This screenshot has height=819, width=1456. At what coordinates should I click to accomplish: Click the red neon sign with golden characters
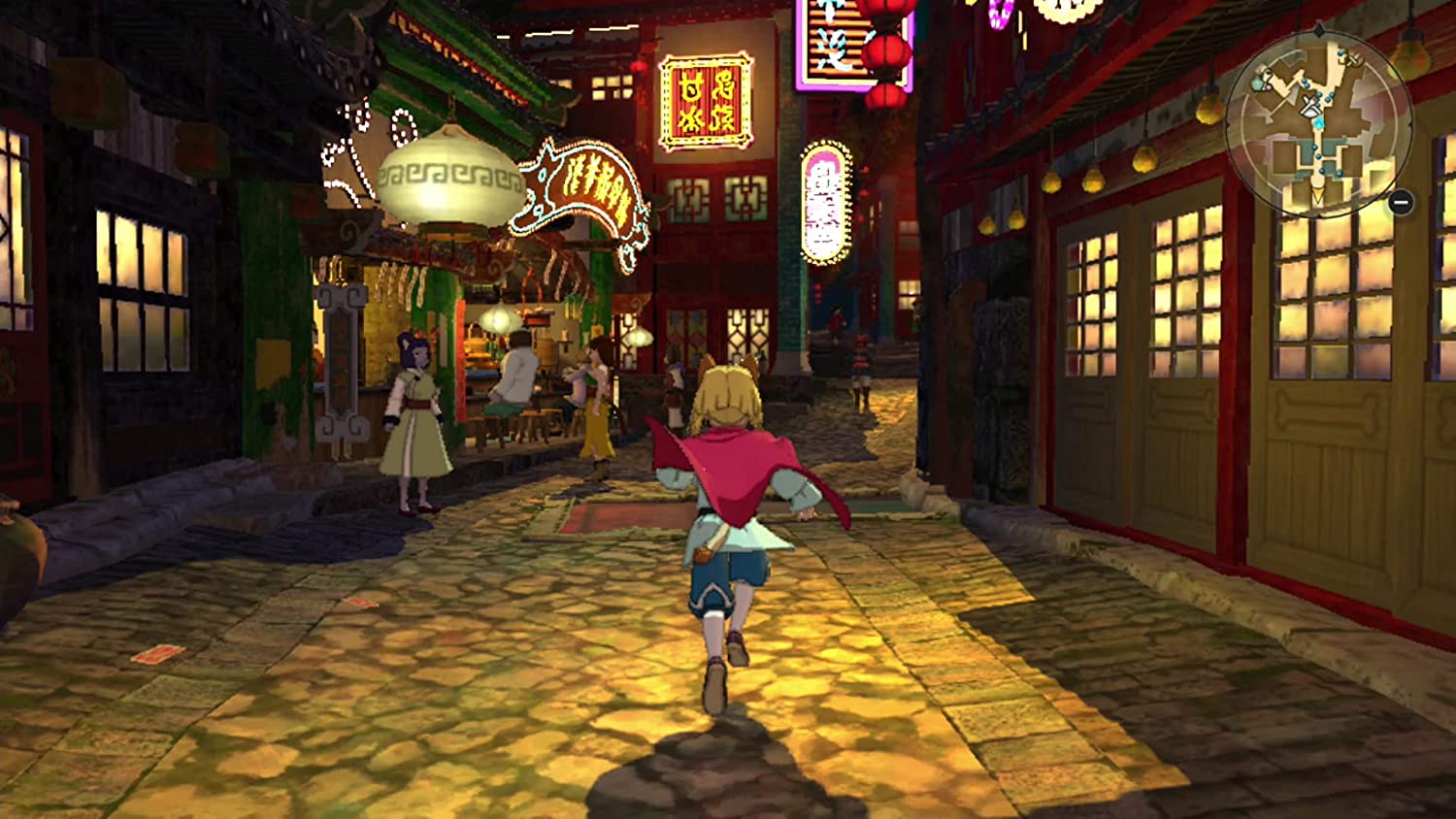point(706,100)
